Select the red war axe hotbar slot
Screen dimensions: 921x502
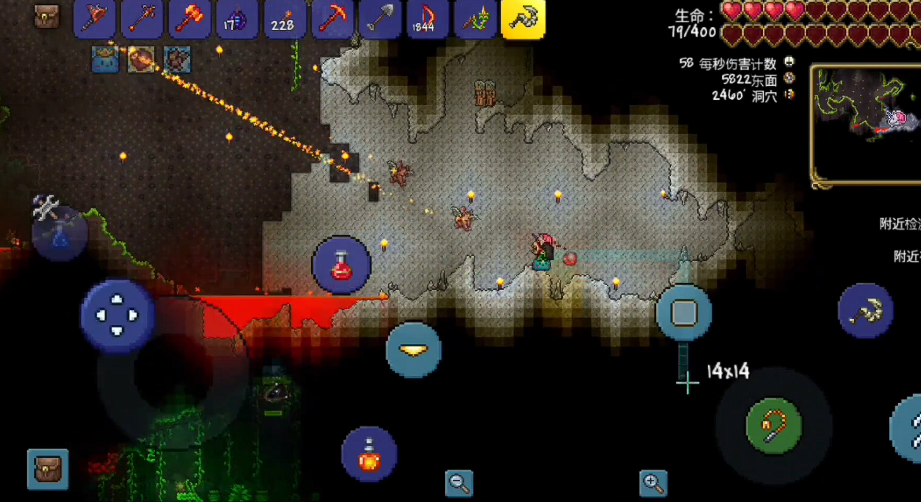pos(95,18)
